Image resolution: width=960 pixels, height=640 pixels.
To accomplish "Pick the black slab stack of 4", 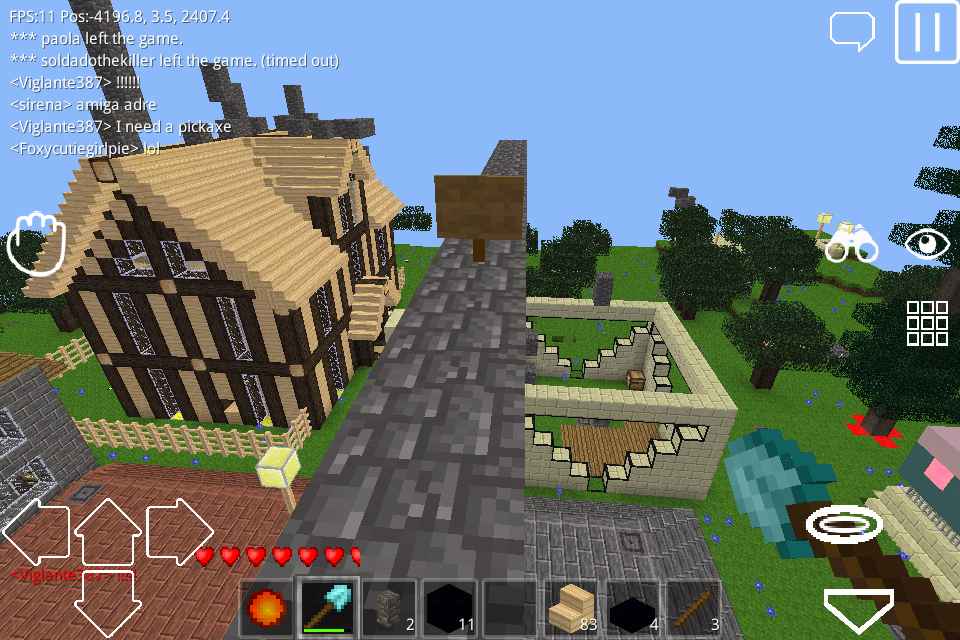I will pos(632,607).
